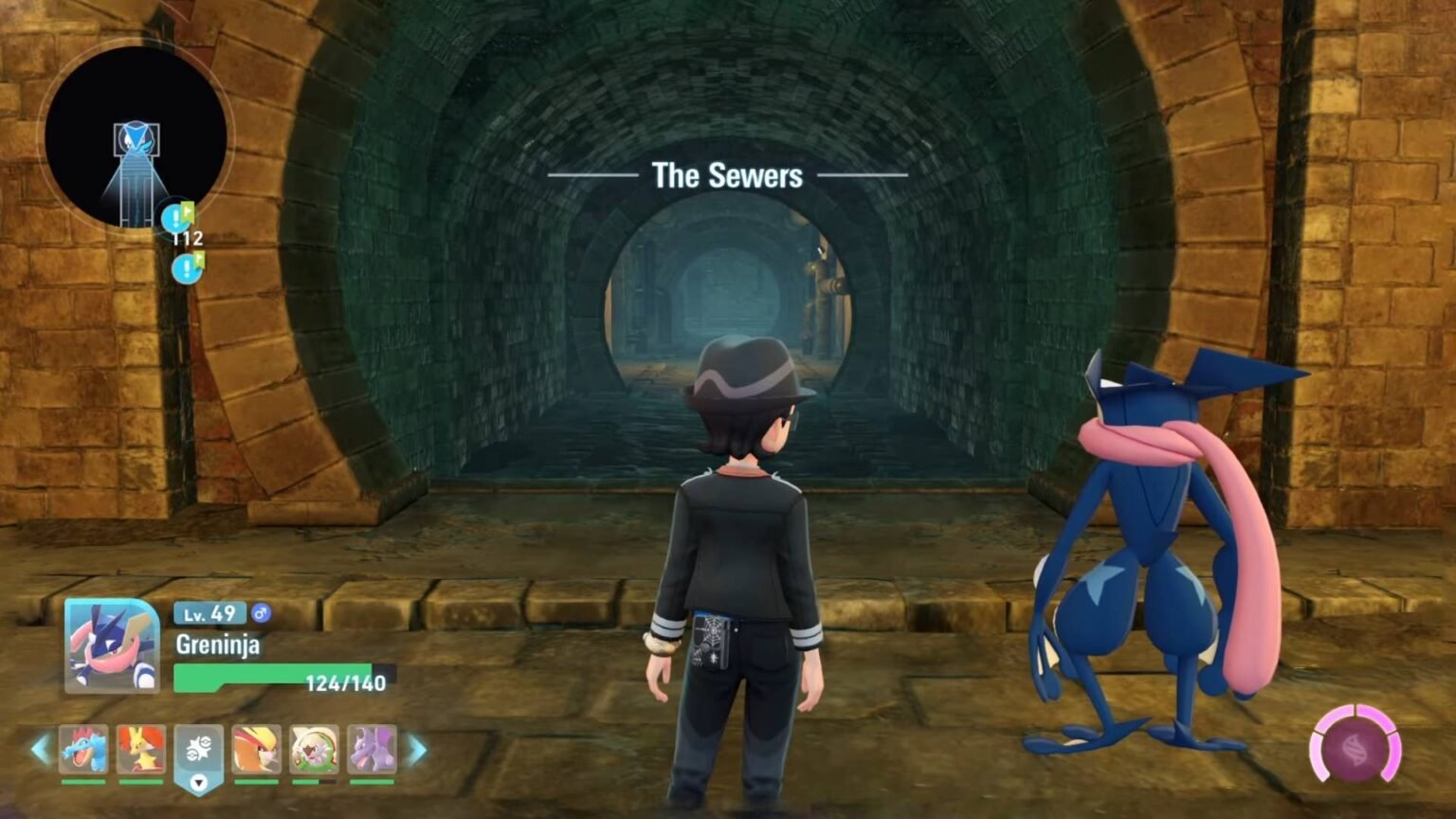Click The Sewers area title
This screenshot has width=1456, height=819.
pyautogui.click(x=726, y=175)
